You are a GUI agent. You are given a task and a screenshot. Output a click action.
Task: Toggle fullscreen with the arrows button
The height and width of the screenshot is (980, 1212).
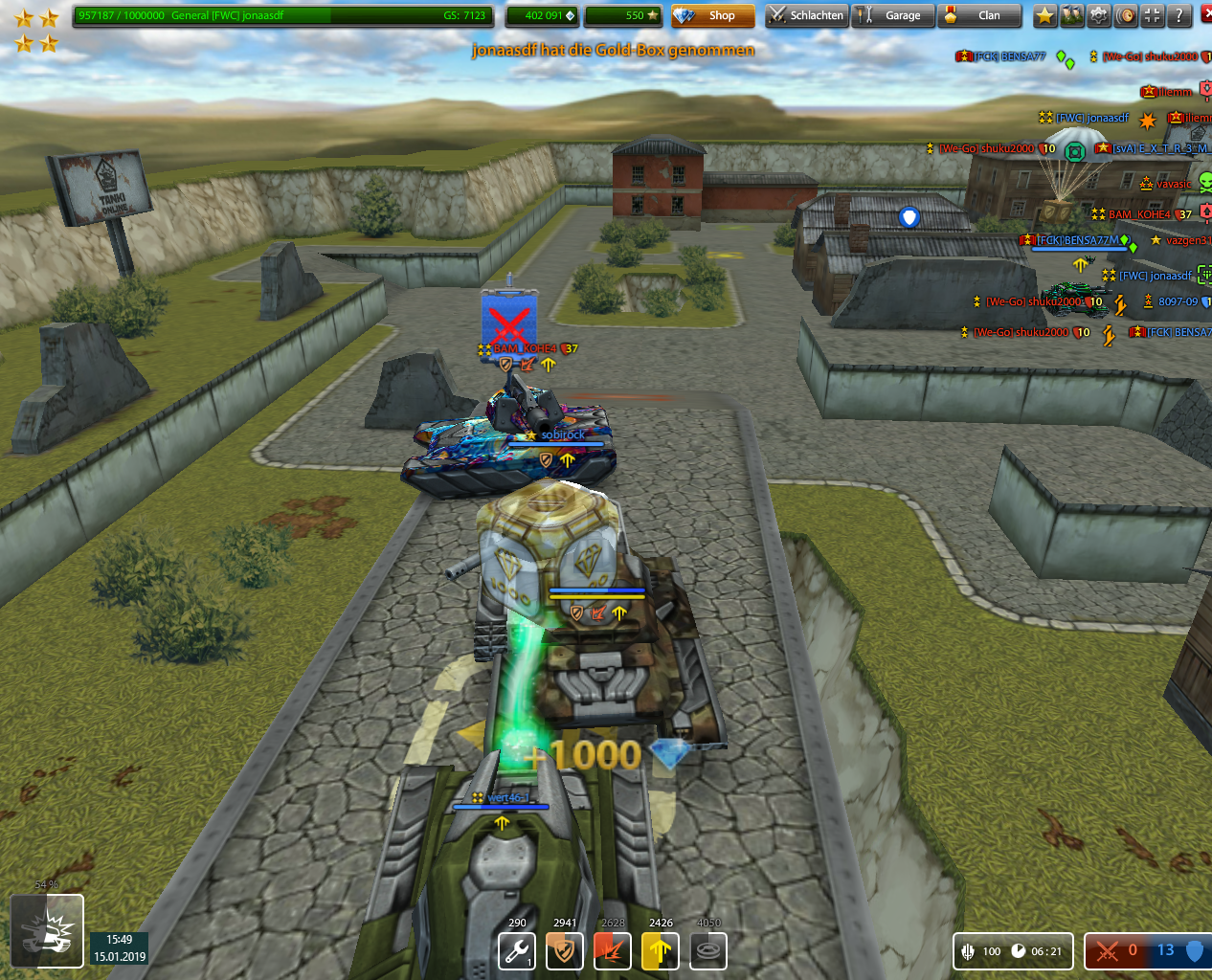[x=1153, y=15]
